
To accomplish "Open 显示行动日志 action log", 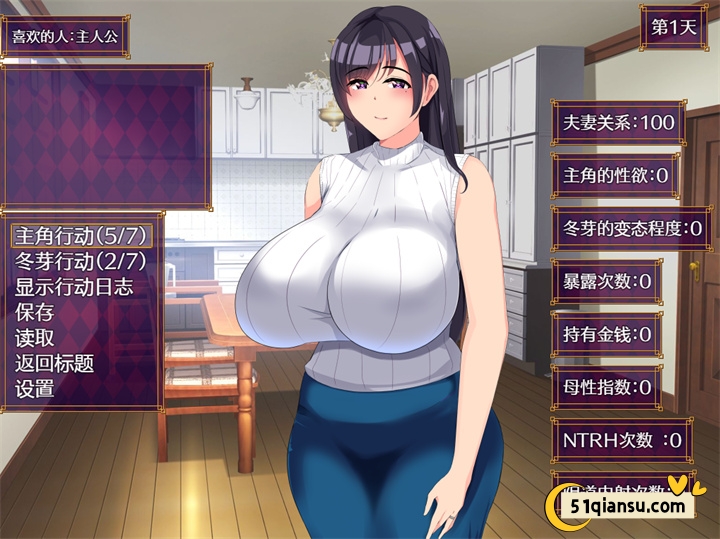I will click(74, 287).
